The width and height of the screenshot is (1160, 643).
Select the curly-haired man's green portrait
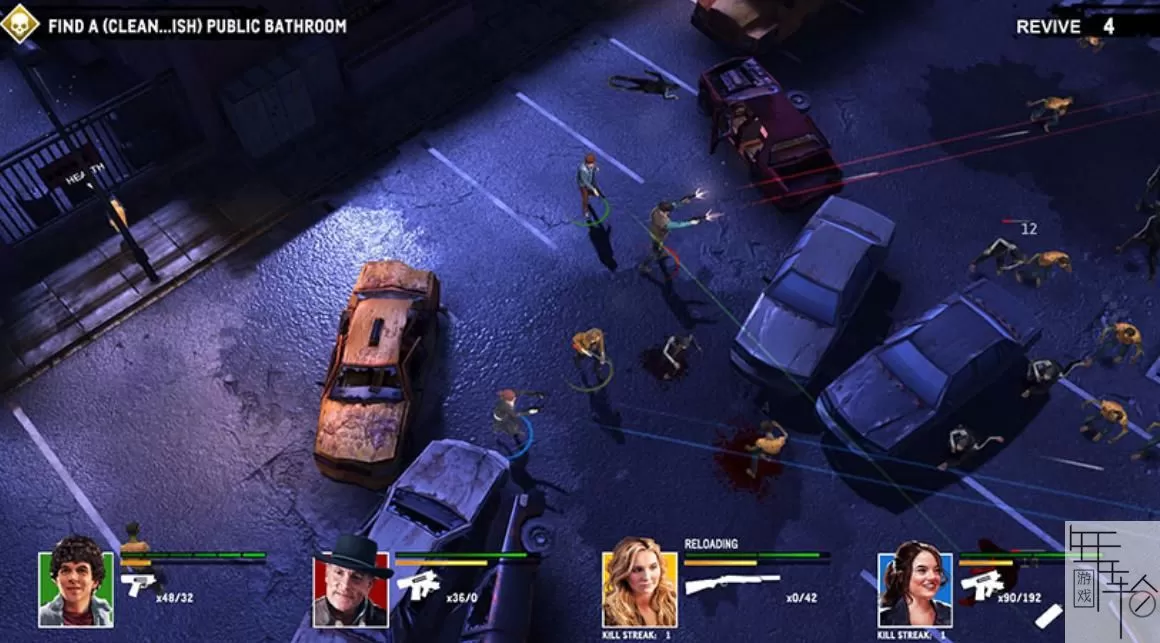coord(76,588)
